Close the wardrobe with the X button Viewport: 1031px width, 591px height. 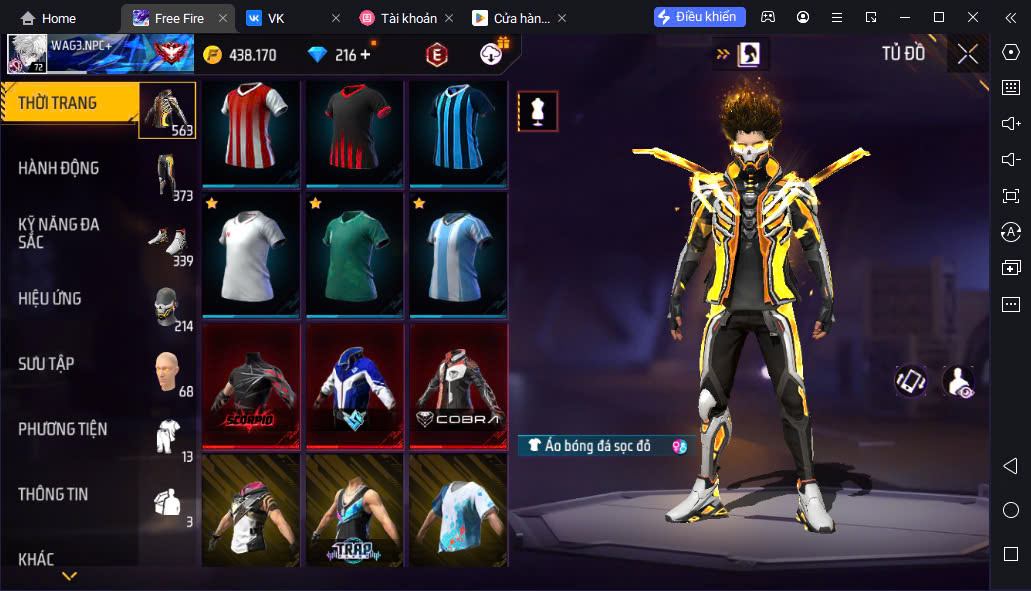967,54
